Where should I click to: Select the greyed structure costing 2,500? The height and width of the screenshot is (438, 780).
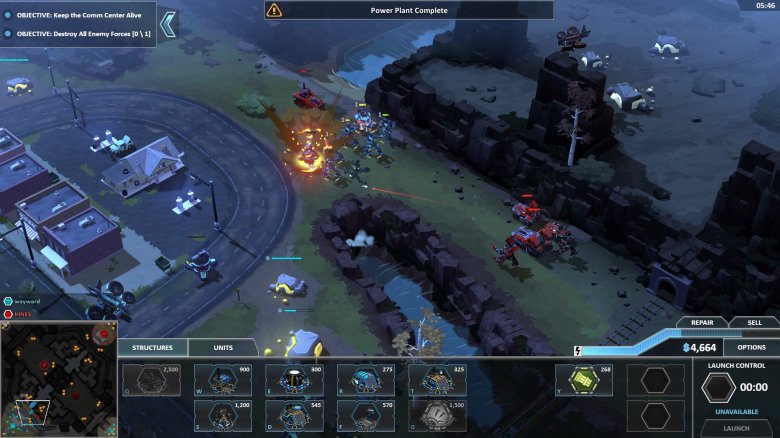point(151,380)
